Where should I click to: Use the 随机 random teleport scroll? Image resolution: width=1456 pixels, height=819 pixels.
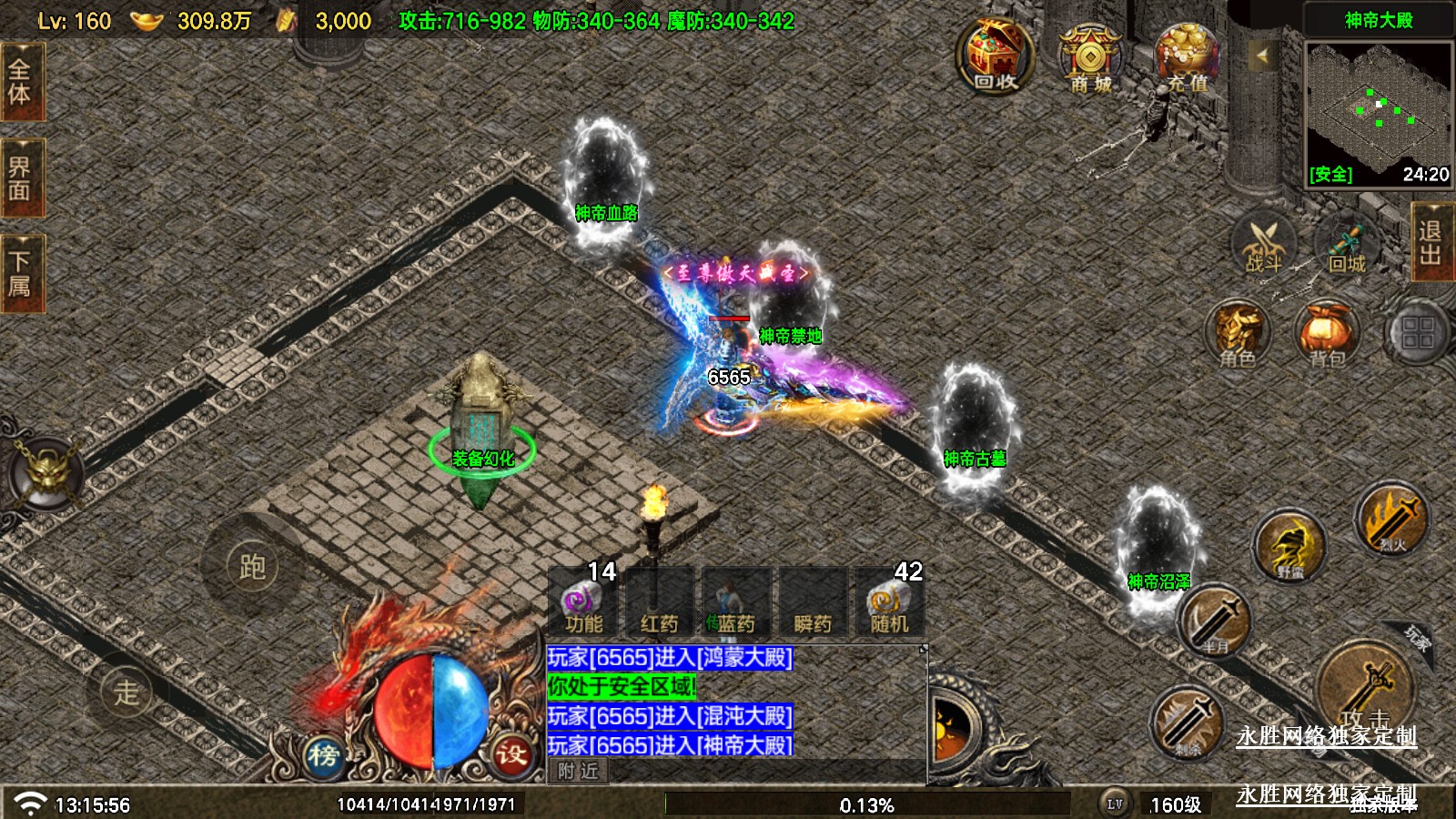click(x=889, y=602)
